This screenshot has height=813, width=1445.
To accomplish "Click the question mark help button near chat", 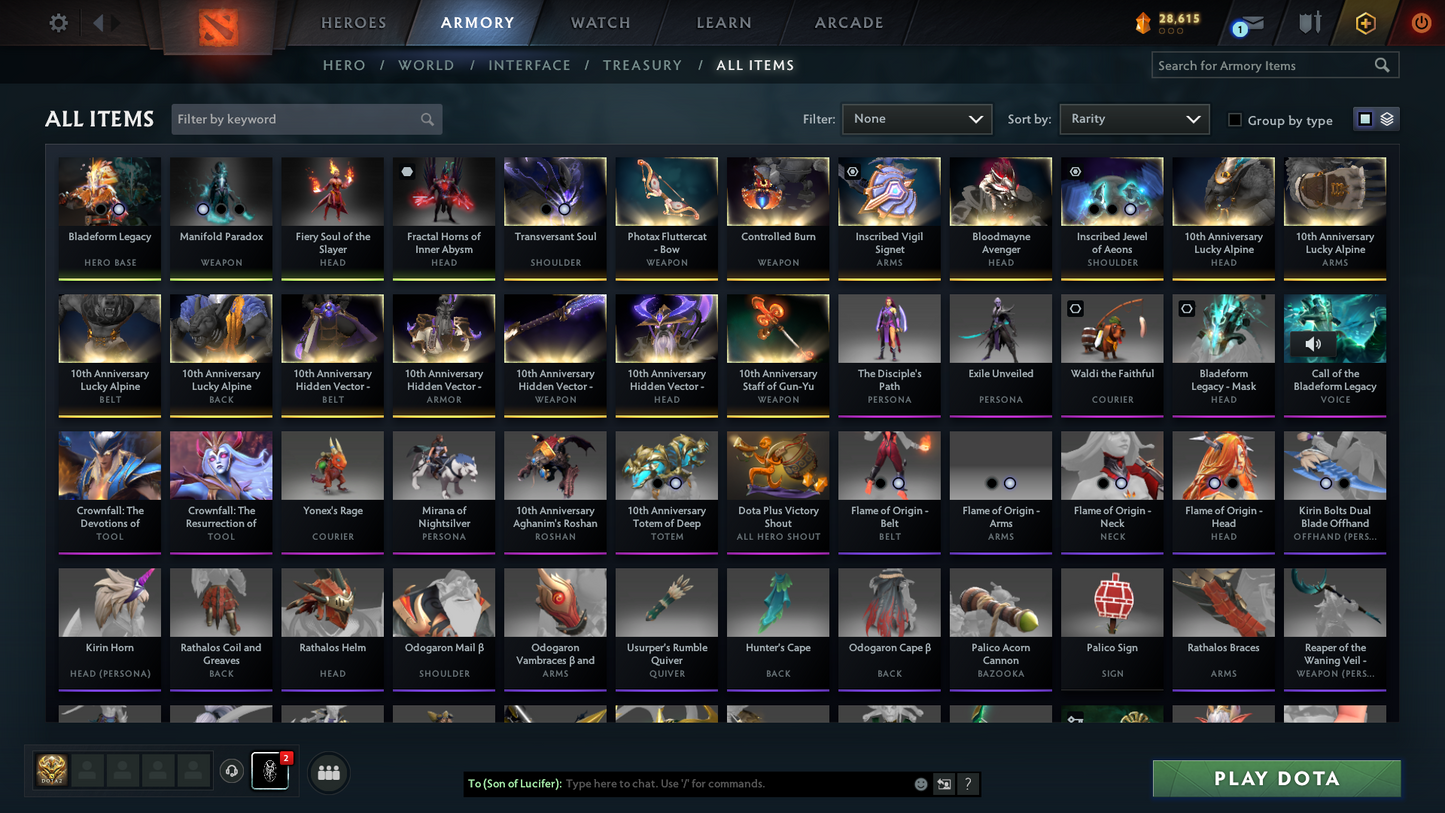I will [x=967, y=784].
